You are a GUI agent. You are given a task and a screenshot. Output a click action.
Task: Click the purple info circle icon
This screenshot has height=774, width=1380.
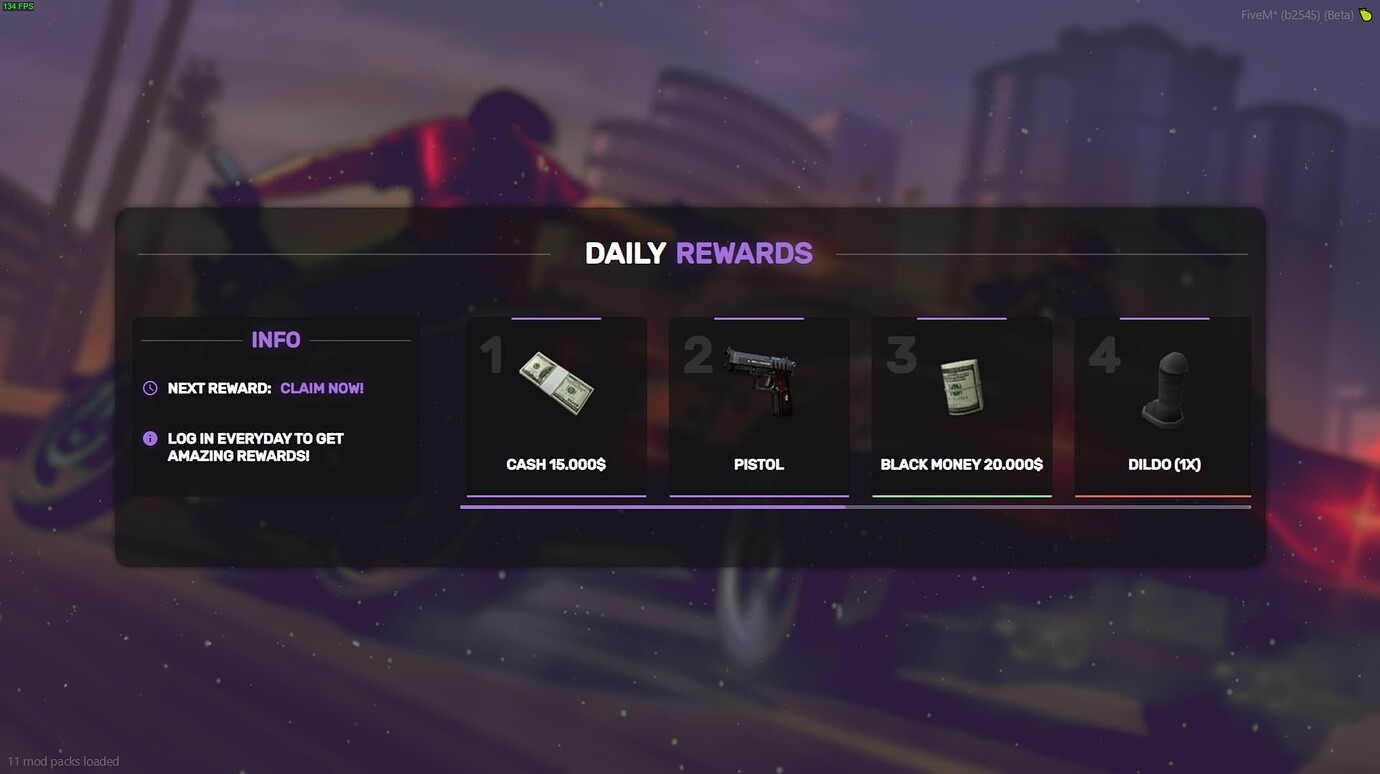(150, 438)
